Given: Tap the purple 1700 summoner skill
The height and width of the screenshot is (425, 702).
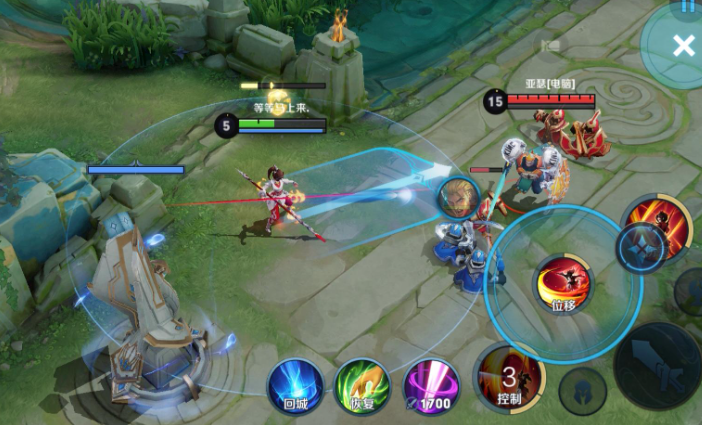Looking at the screenshot, I should [x=431, y=385].
